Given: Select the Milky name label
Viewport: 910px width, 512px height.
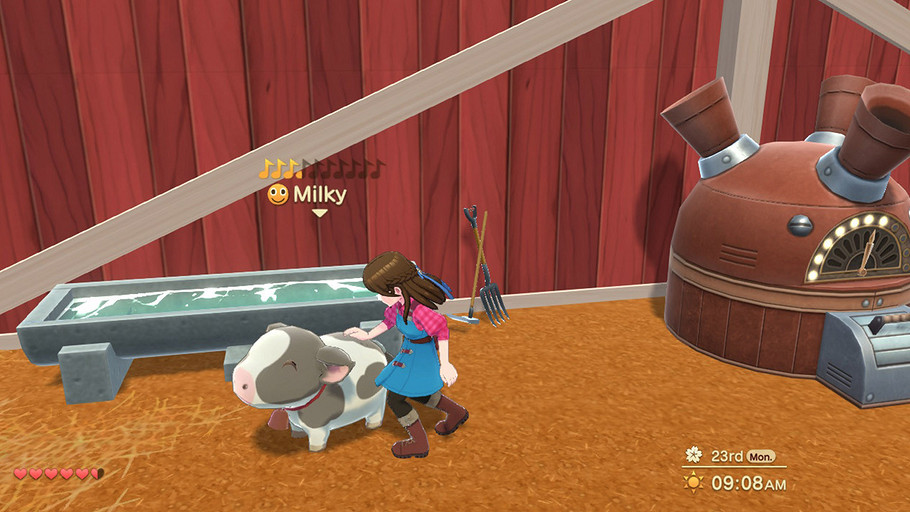Looking at the screenshot, I should click(319, 194).
